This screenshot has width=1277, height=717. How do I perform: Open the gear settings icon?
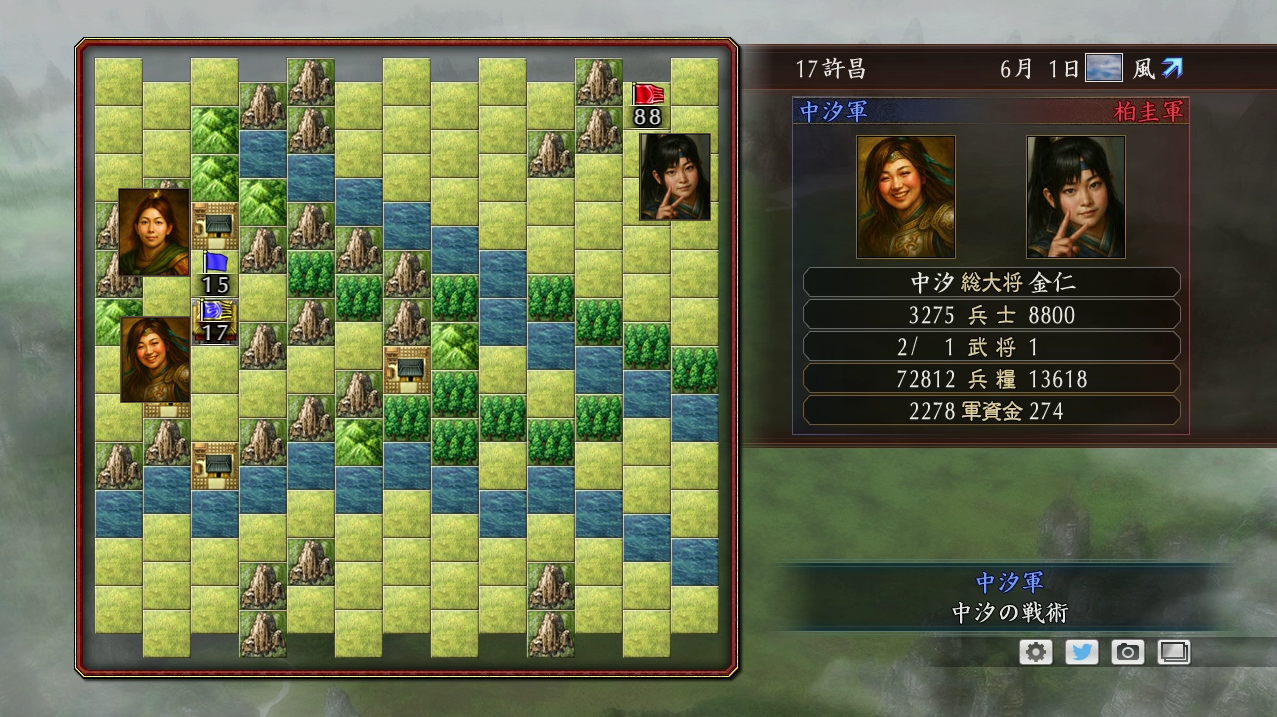1035,652
